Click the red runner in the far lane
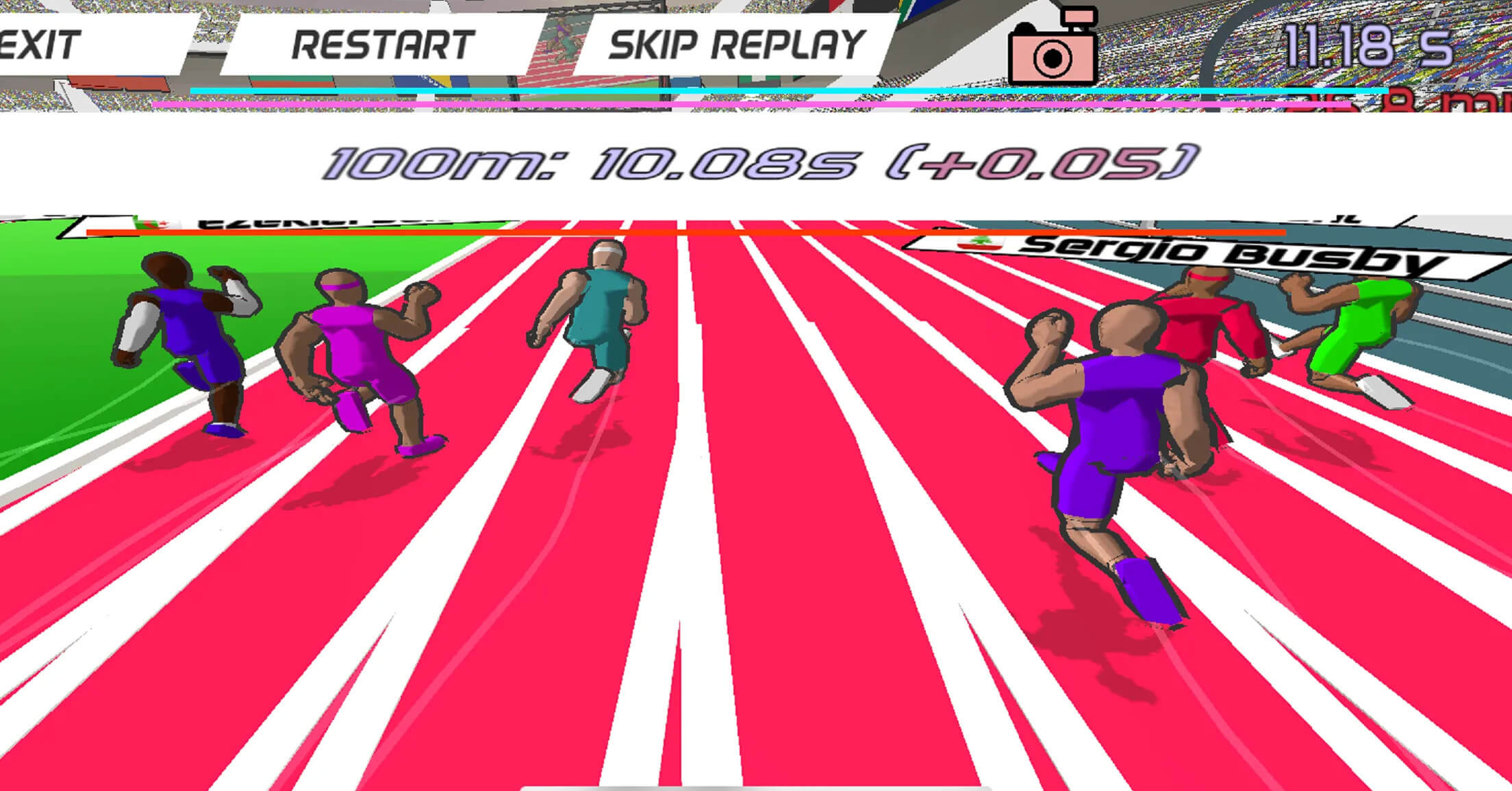The width and height of the screenshot is (1512, 791). (1205, 329)
